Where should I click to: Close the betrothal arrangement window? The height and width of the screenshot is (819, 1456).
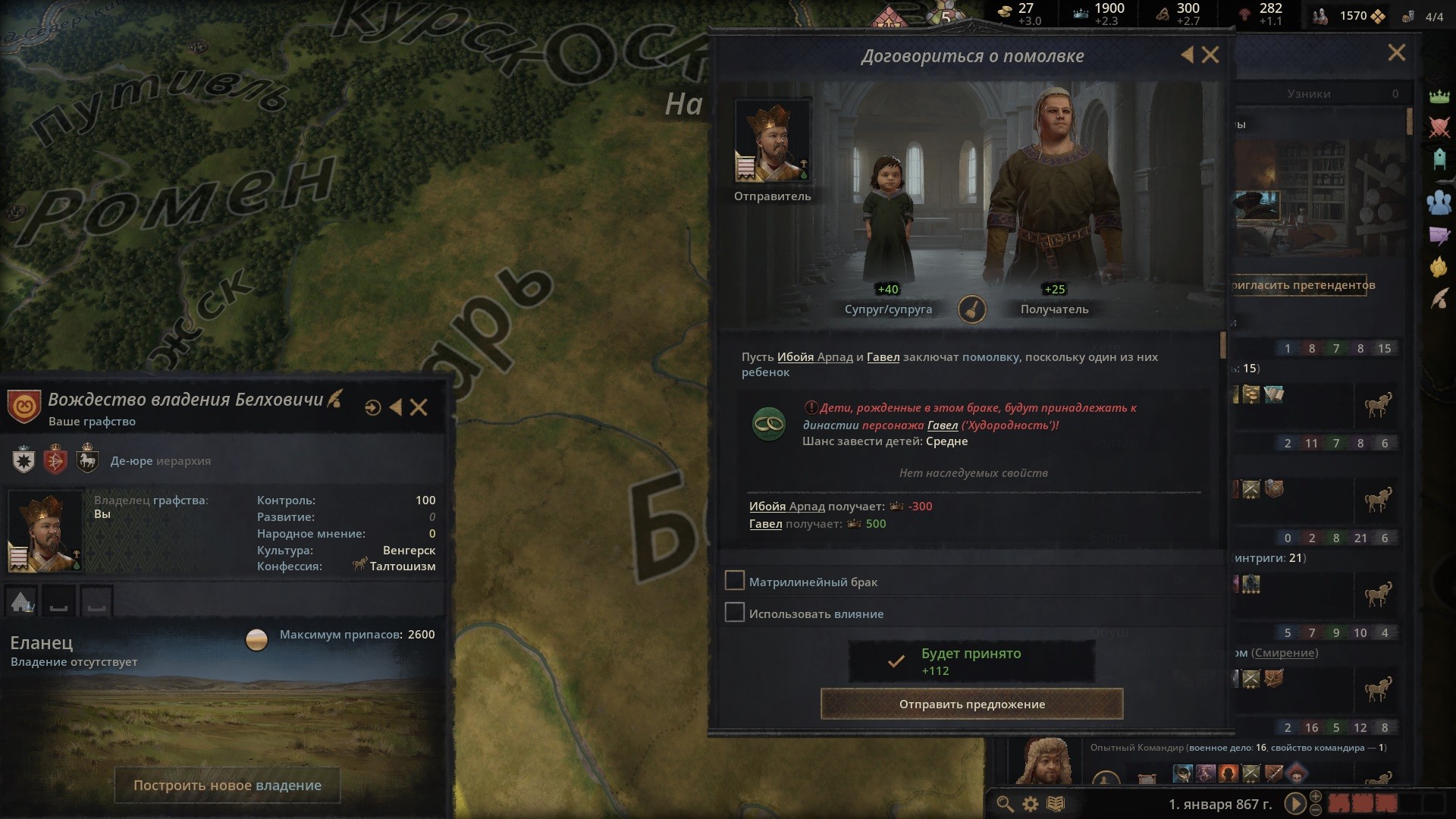coord(1210,55)
